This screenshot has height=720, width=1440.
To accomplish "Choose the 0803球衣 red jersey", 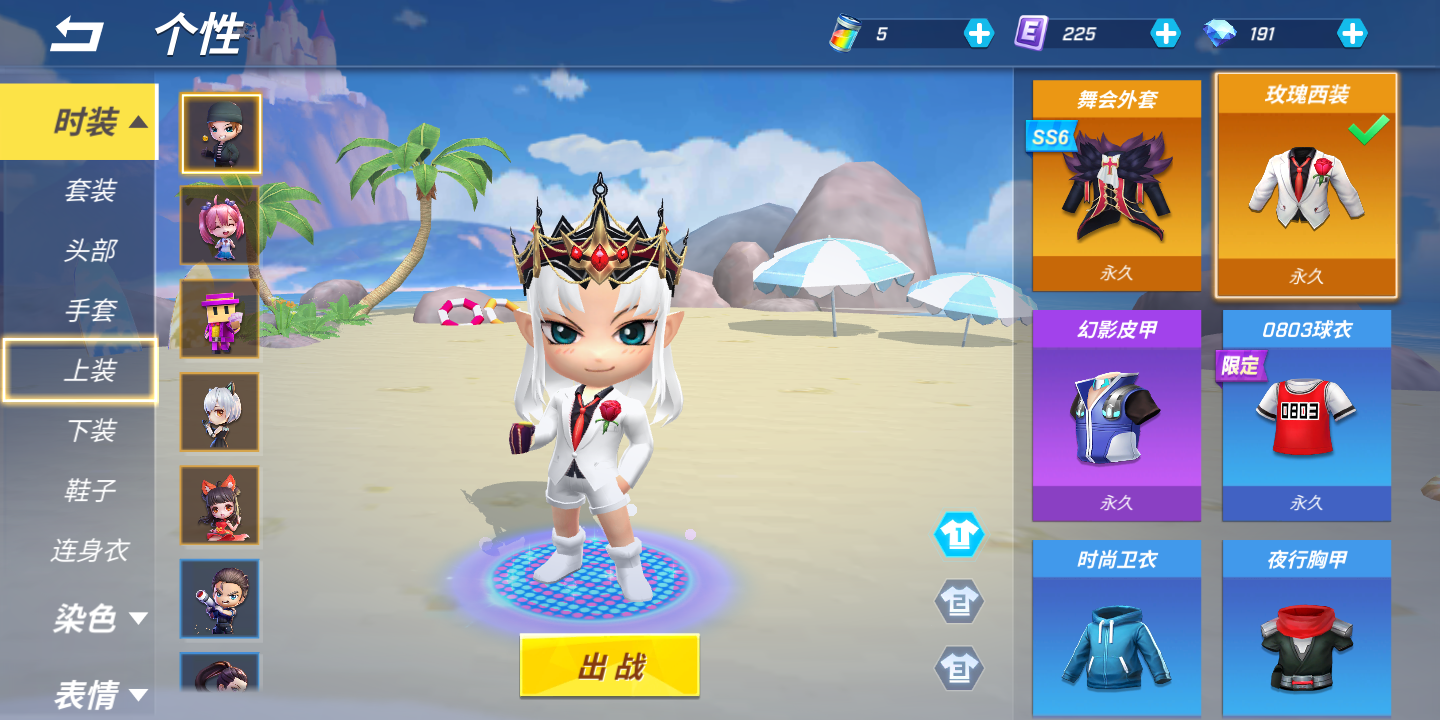I will pyautogui.click(x=1306, y=416).
